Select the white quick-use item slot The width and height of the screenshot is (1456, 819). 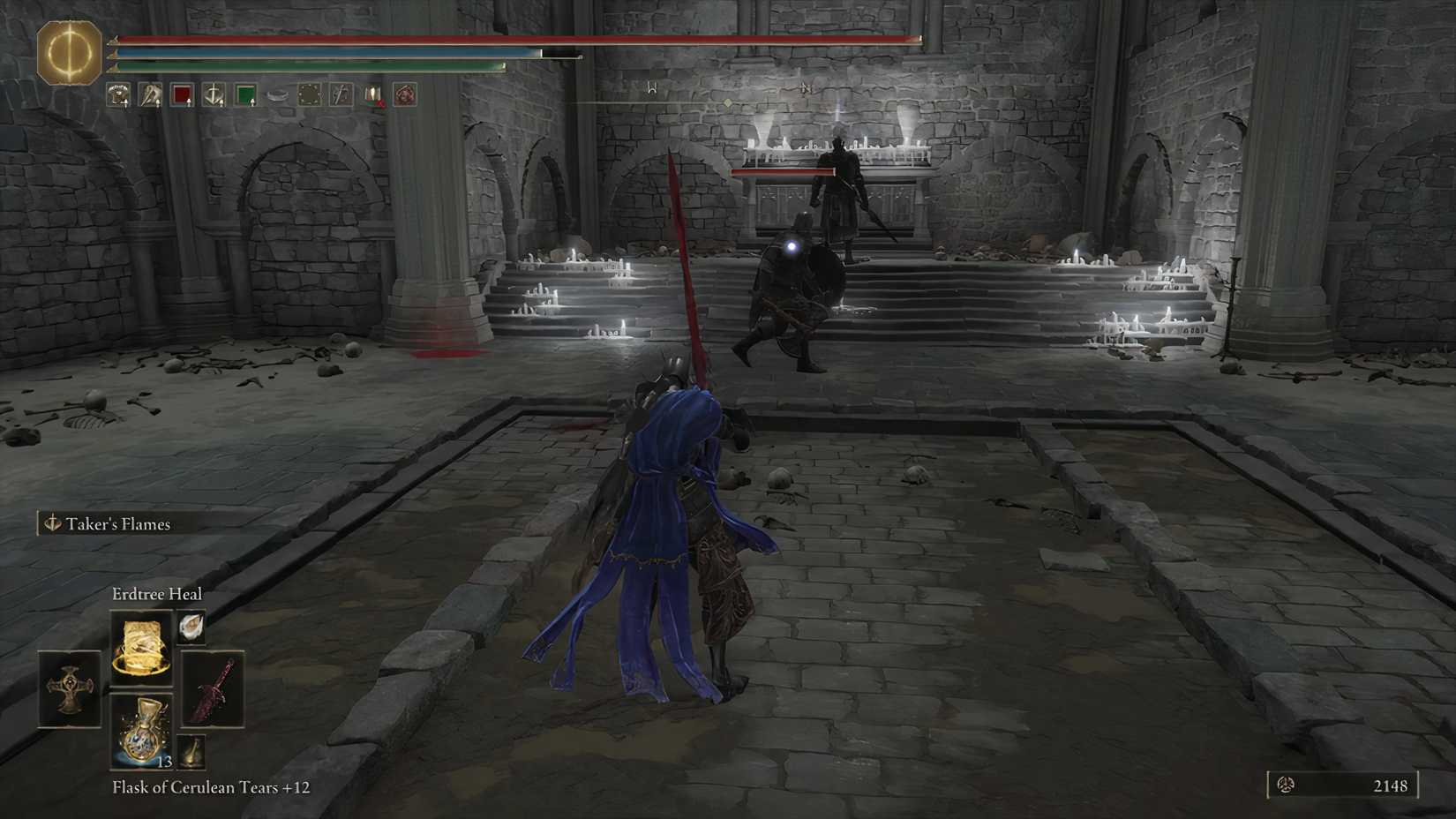click(x=191, y=627)
